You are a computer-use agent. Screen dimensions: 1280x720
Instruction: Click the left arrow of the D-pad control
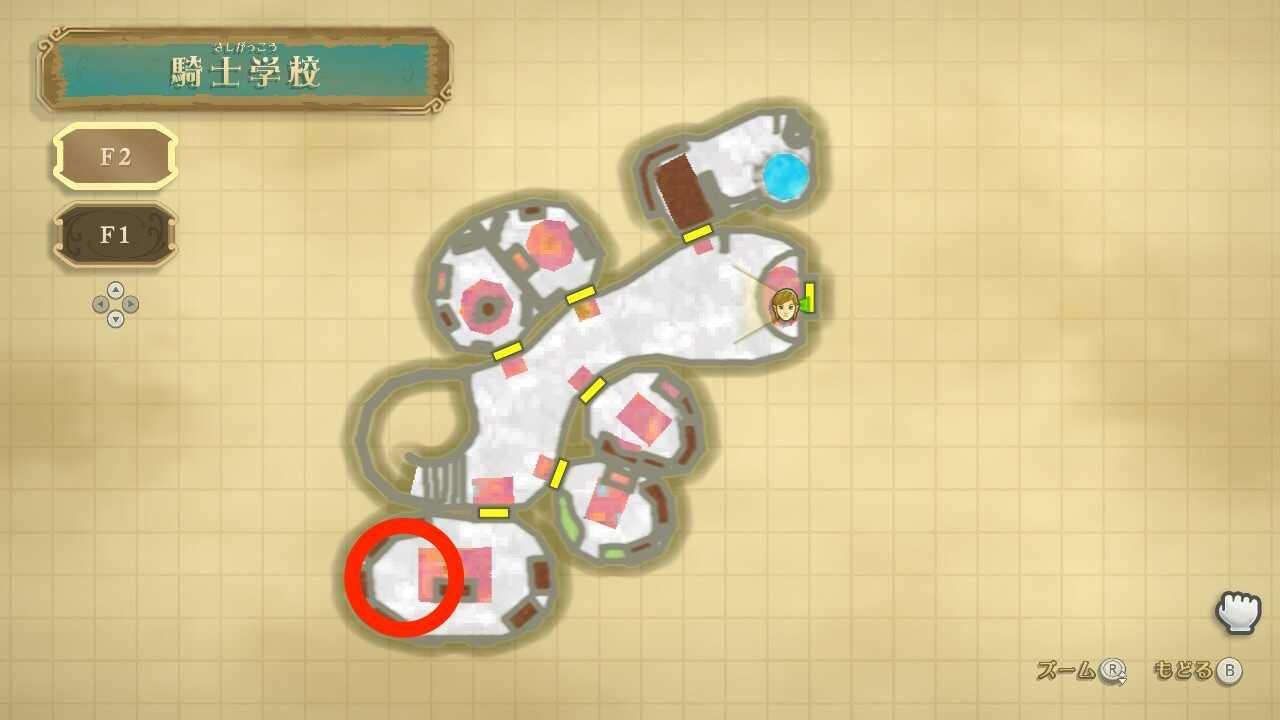(101, 303)
